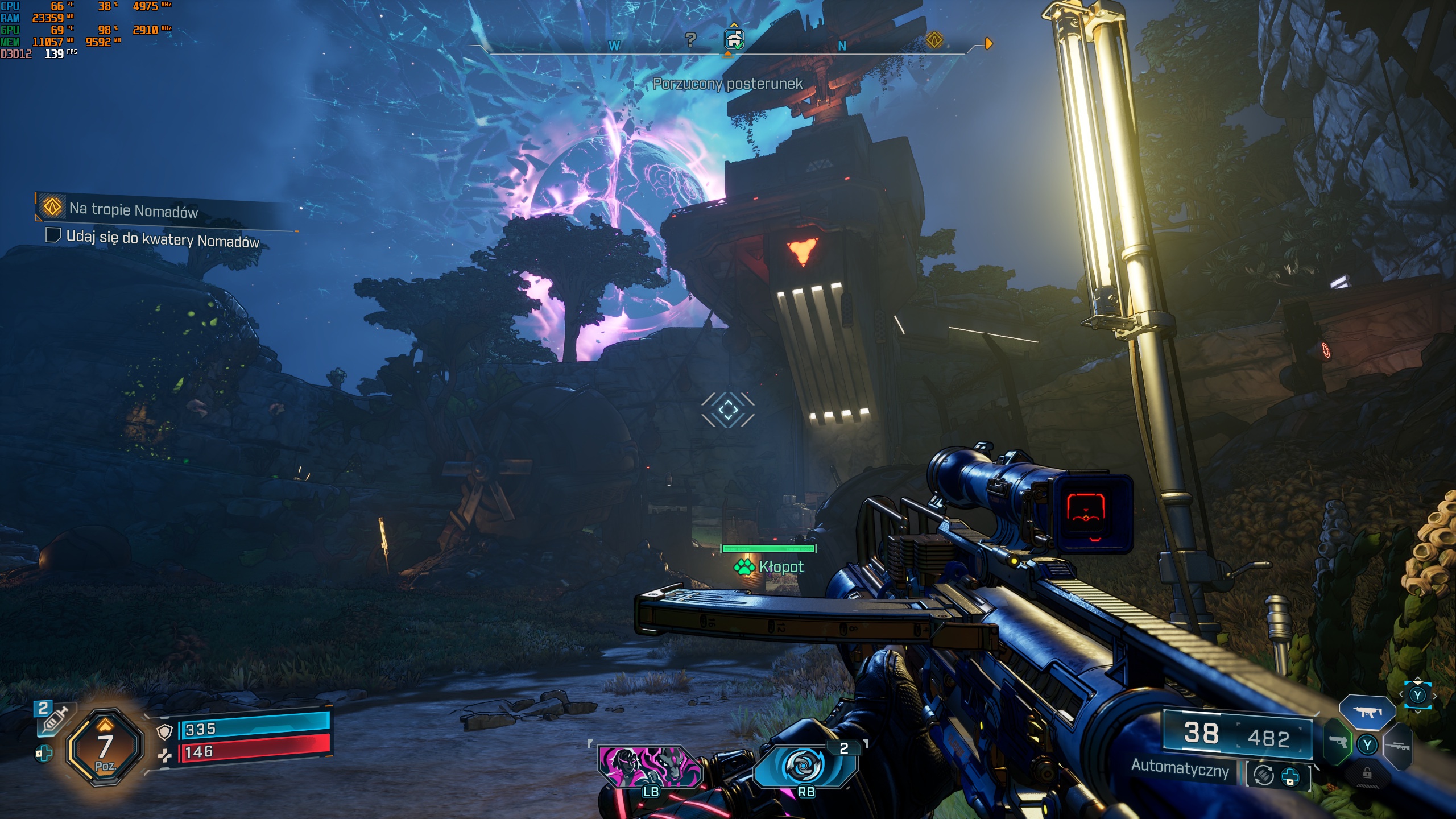The height and width of the screenshot is (819, 1456).
Task: Switch to the pistol weapon slot
Action: (1338, 743)
